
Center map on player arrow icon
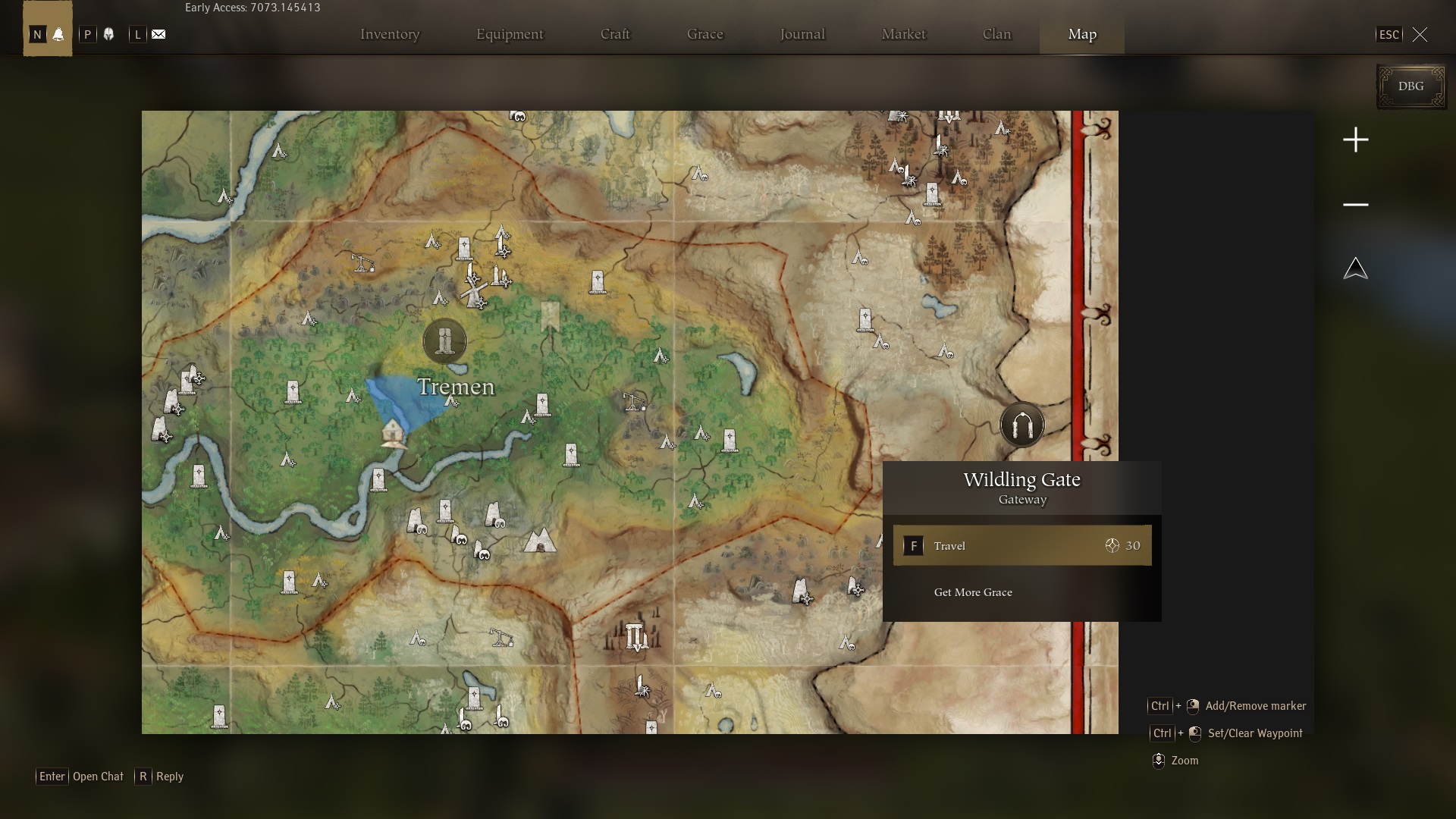[1356, 268]
